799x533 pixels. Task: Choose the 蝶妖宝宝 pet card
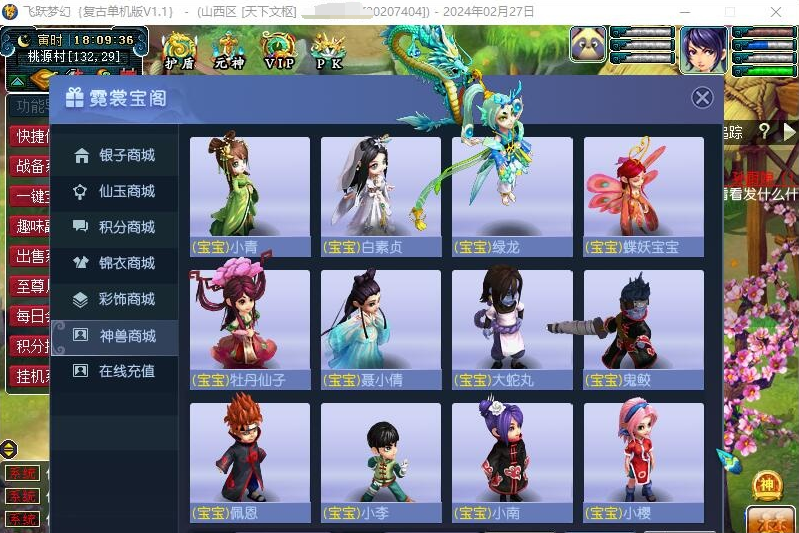click(644, 196)
